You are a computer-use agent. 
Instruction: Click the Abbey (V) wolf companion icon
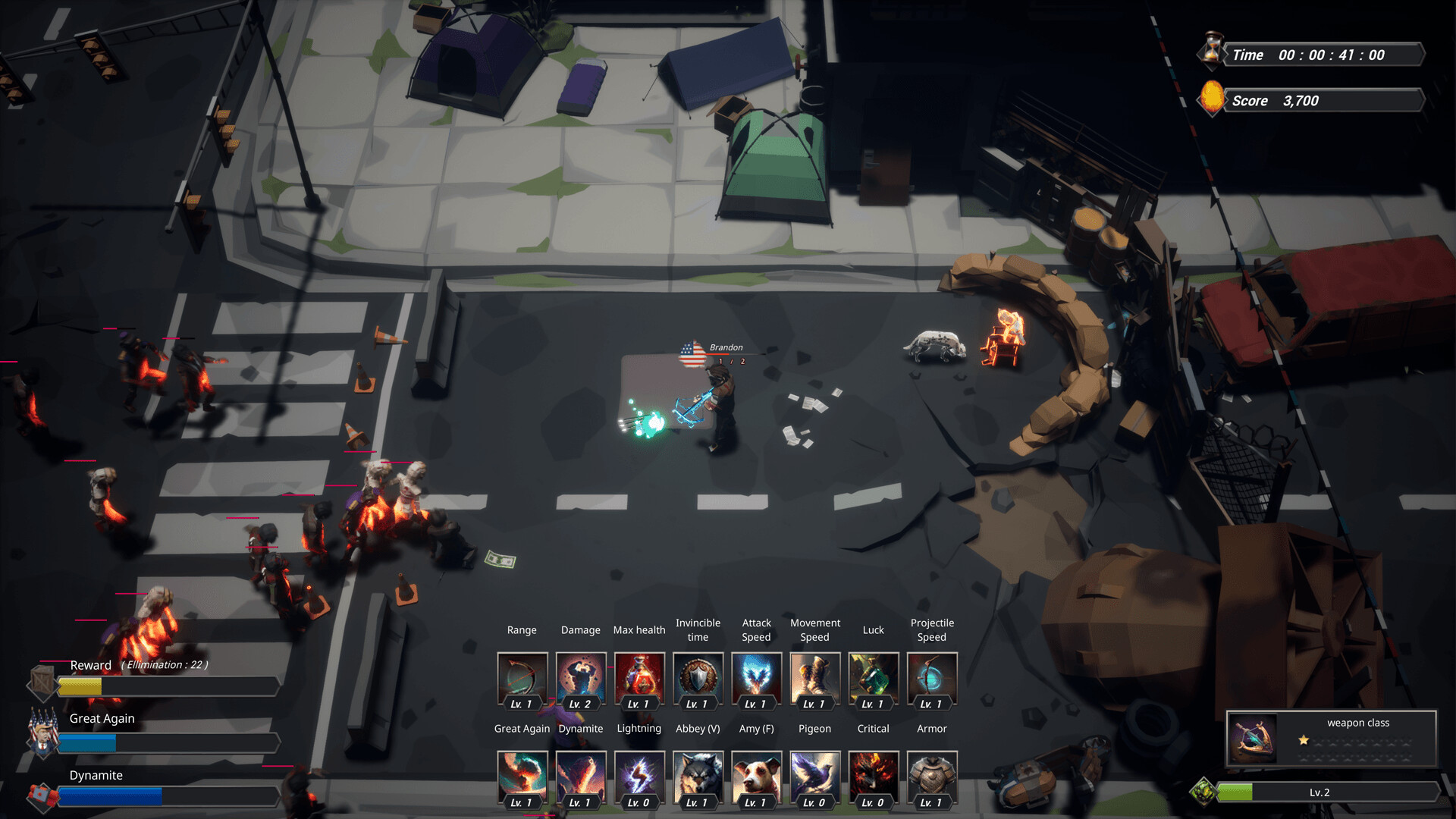(698, 778)
